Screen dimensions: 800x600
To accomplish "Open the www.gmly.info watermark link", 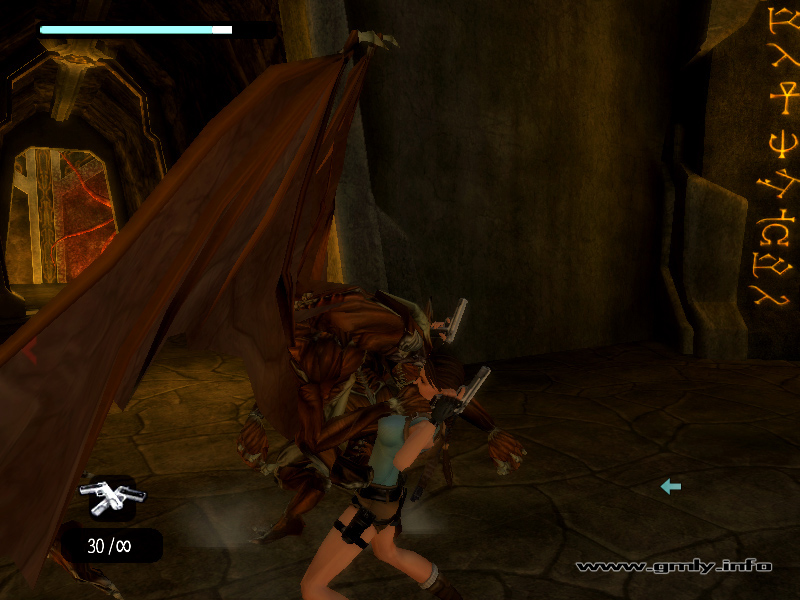I will click(x=673, y=566).
